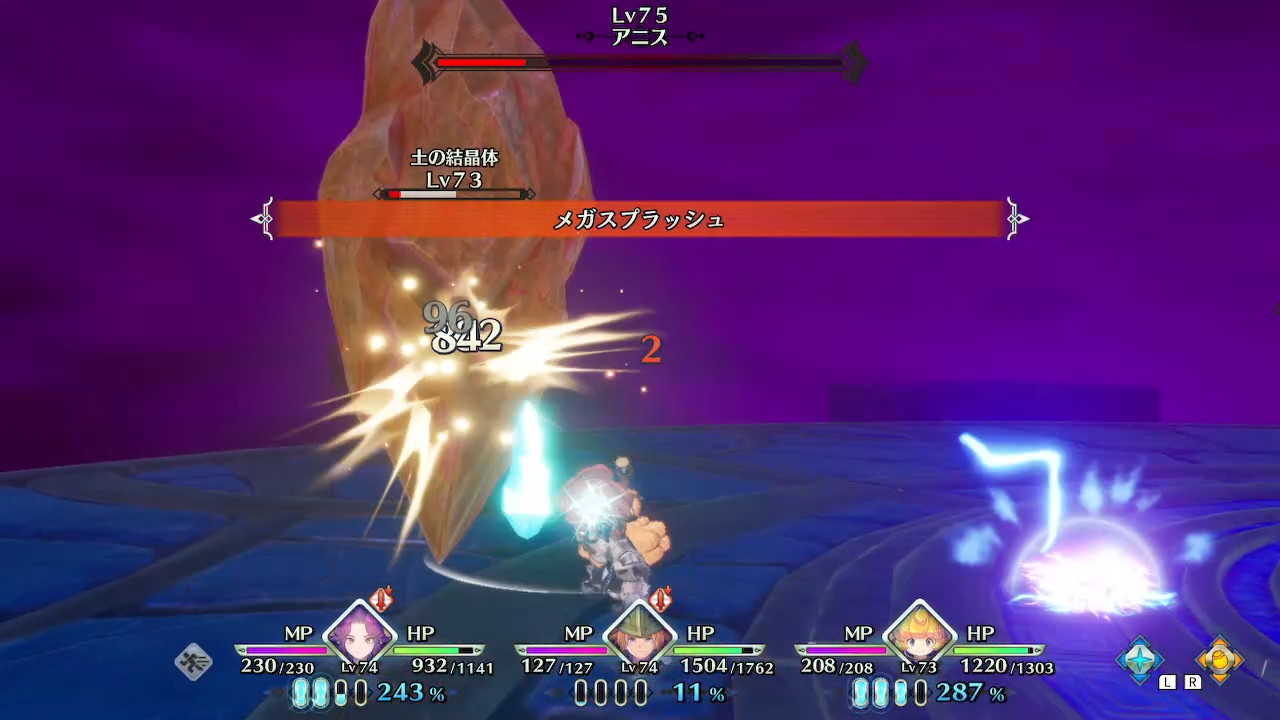Select the アニス Lv75 boss name label

tap(640, 25)
